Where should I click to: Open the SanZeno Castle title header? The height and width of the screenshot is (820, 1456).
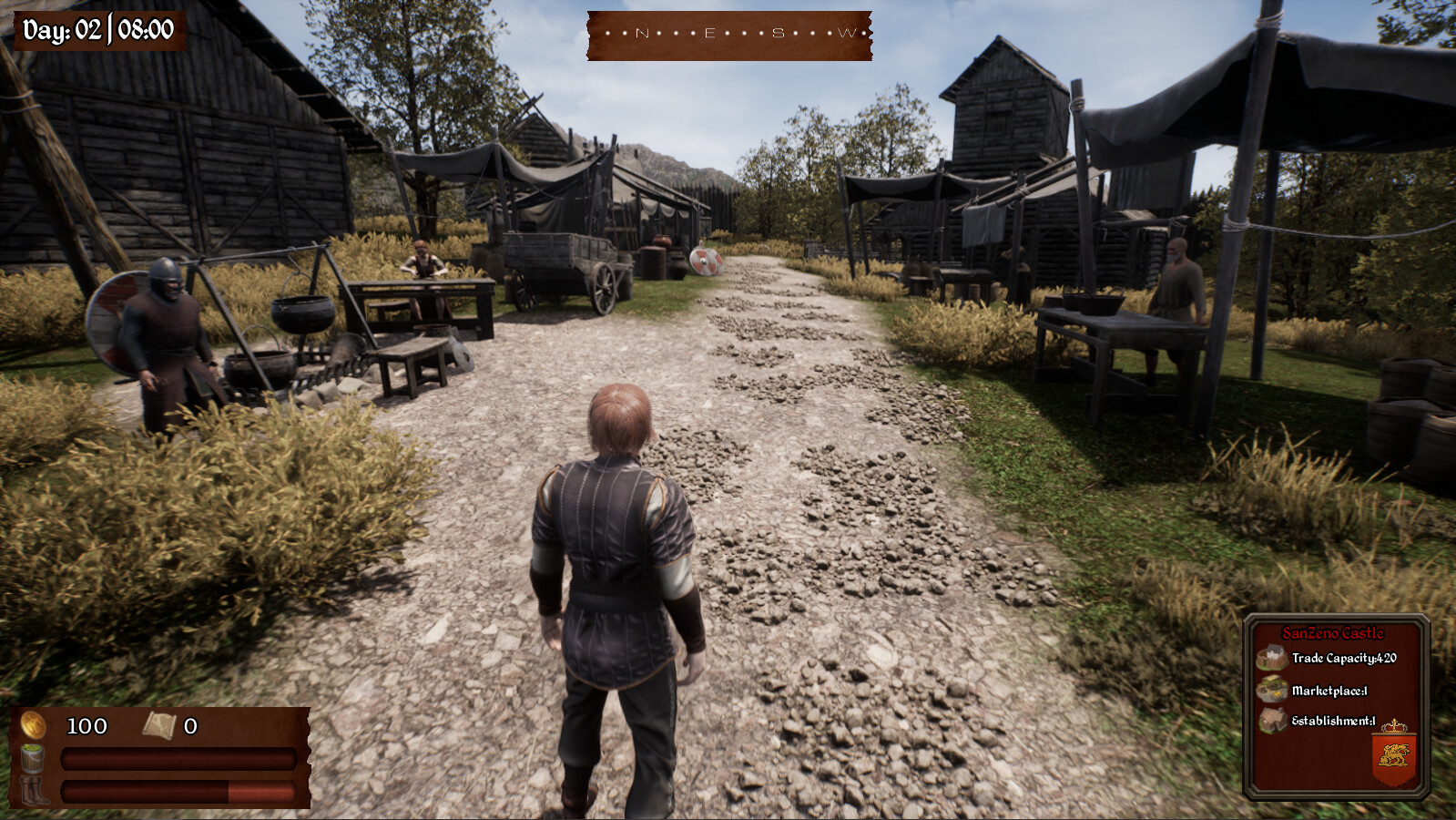pos(1333,631)
